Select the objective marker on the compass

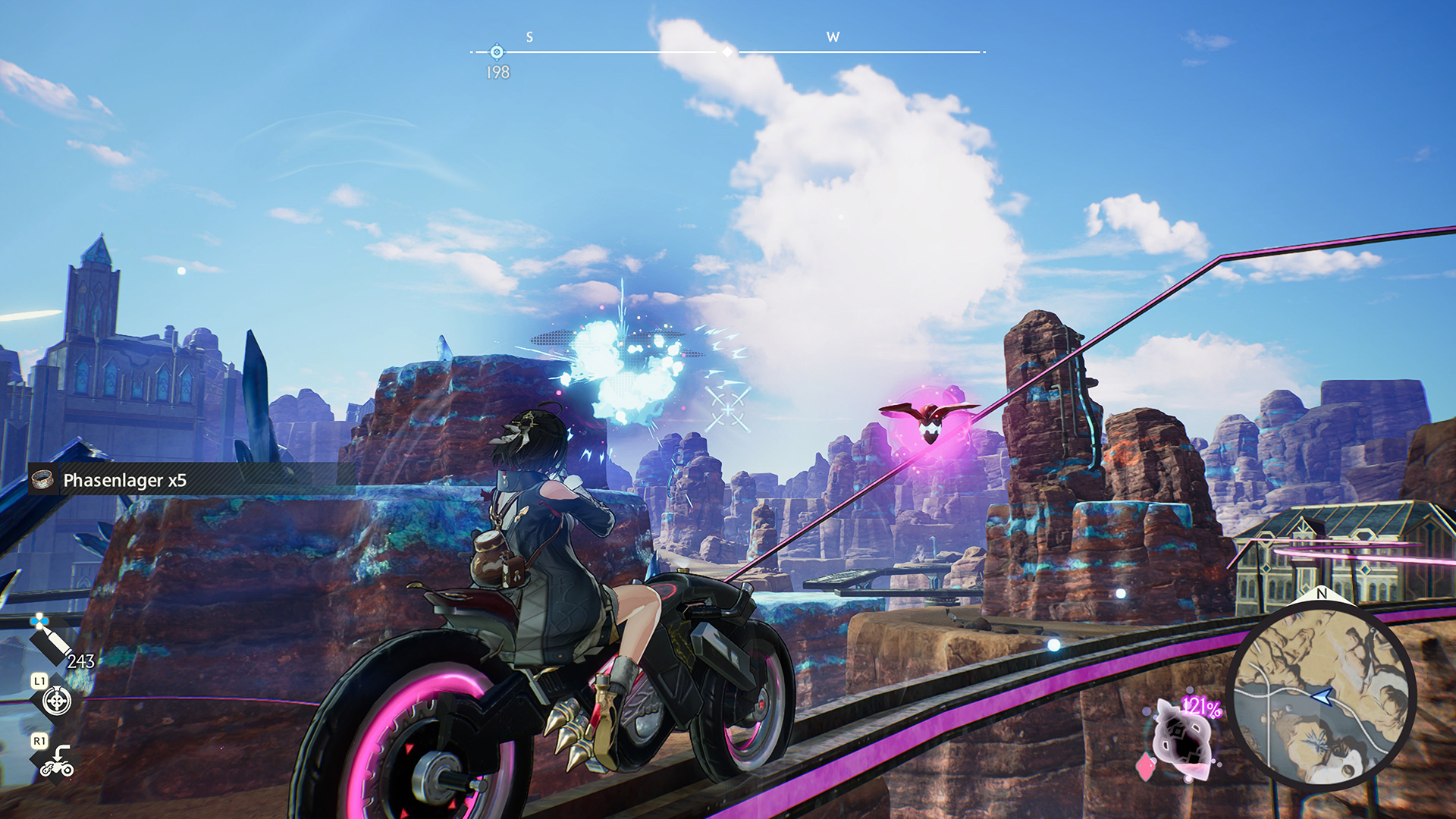pyautogui.click(x=497, y=52)
